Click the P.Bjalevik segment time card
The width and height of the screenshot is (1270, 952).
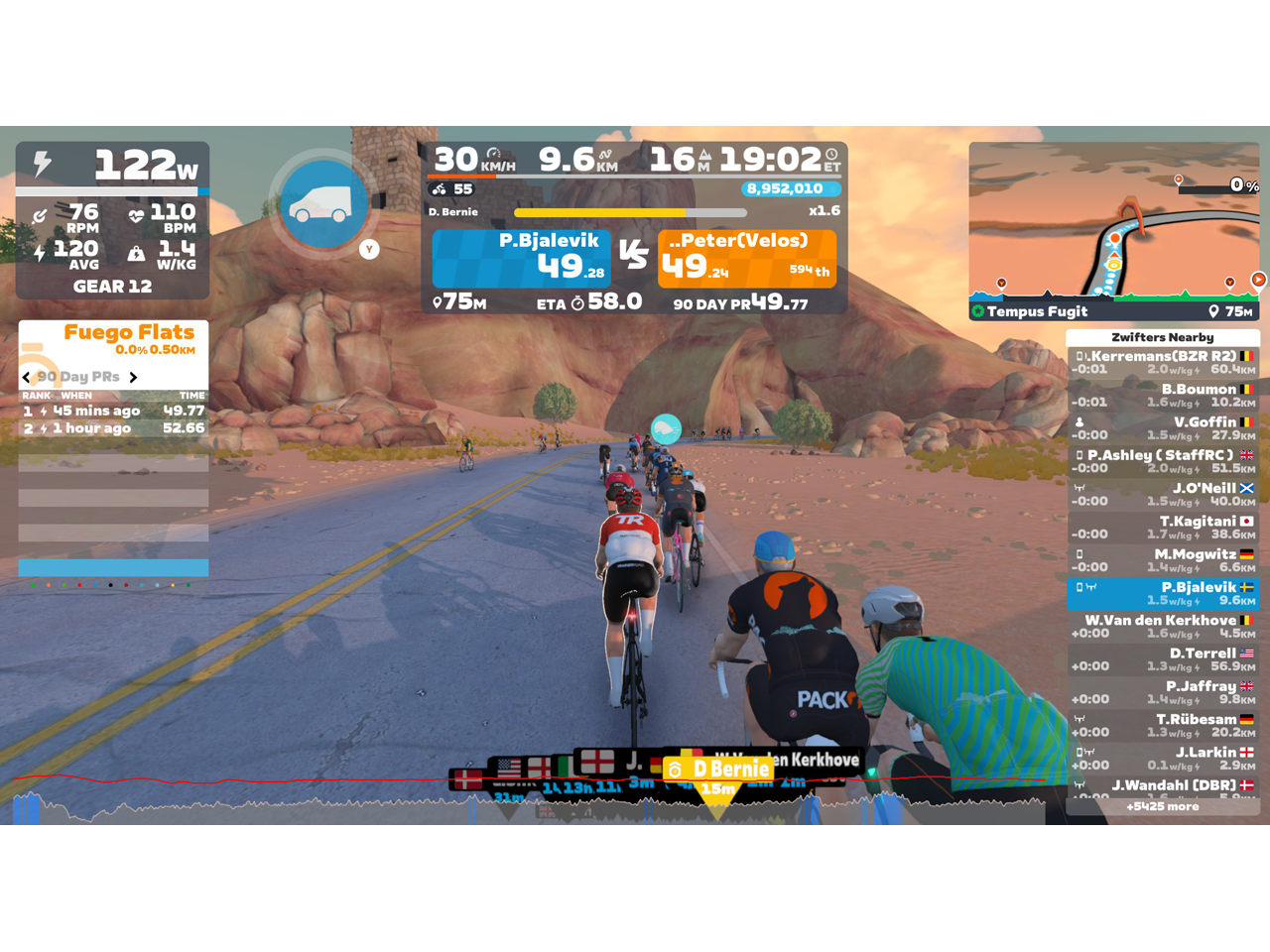[521, 258]
